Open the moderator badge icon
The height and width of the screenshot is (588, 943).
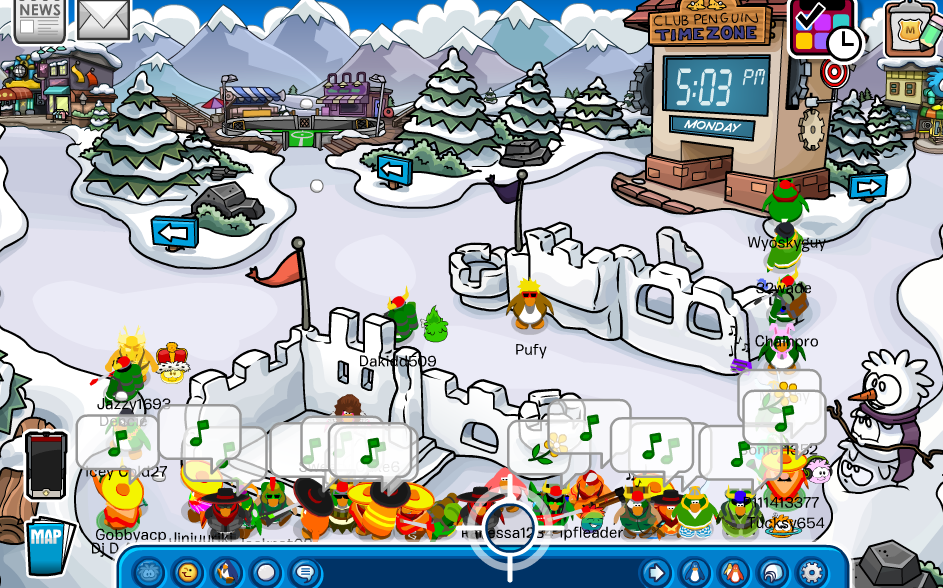coord(911,28)
